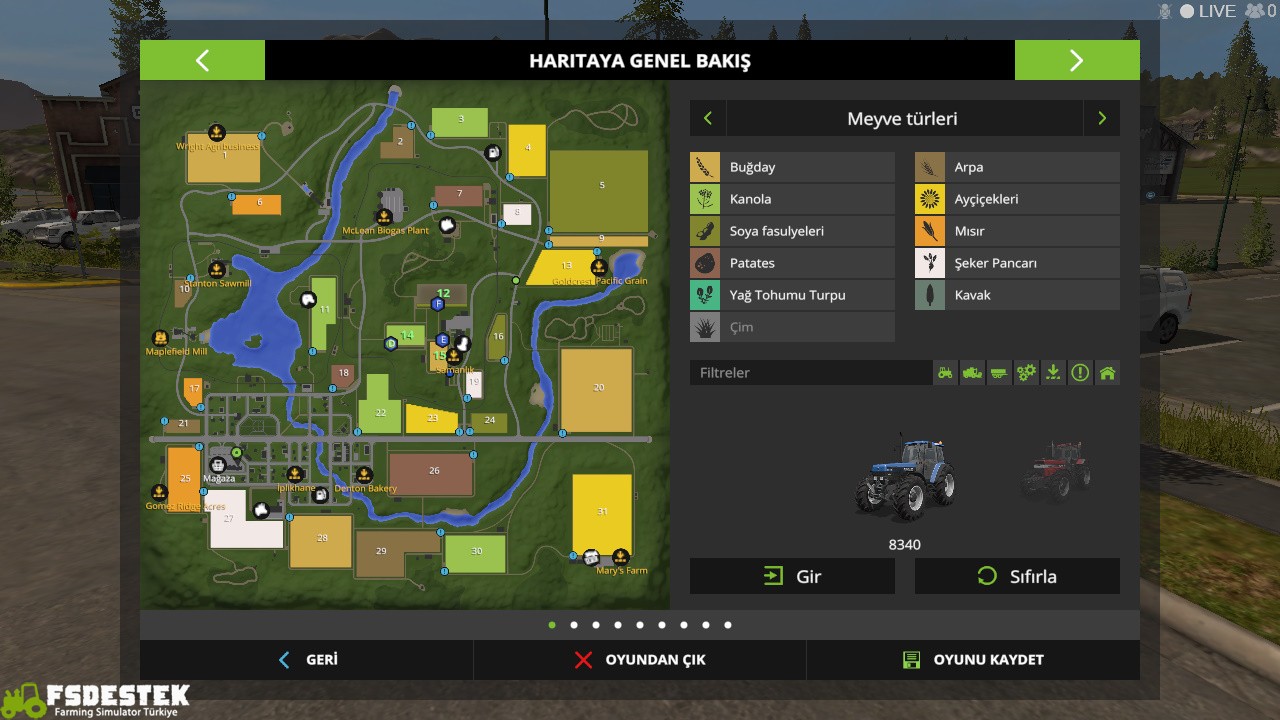Open the next page with the top-right arrow
1280x720 pixels.
click(1077, 60)
